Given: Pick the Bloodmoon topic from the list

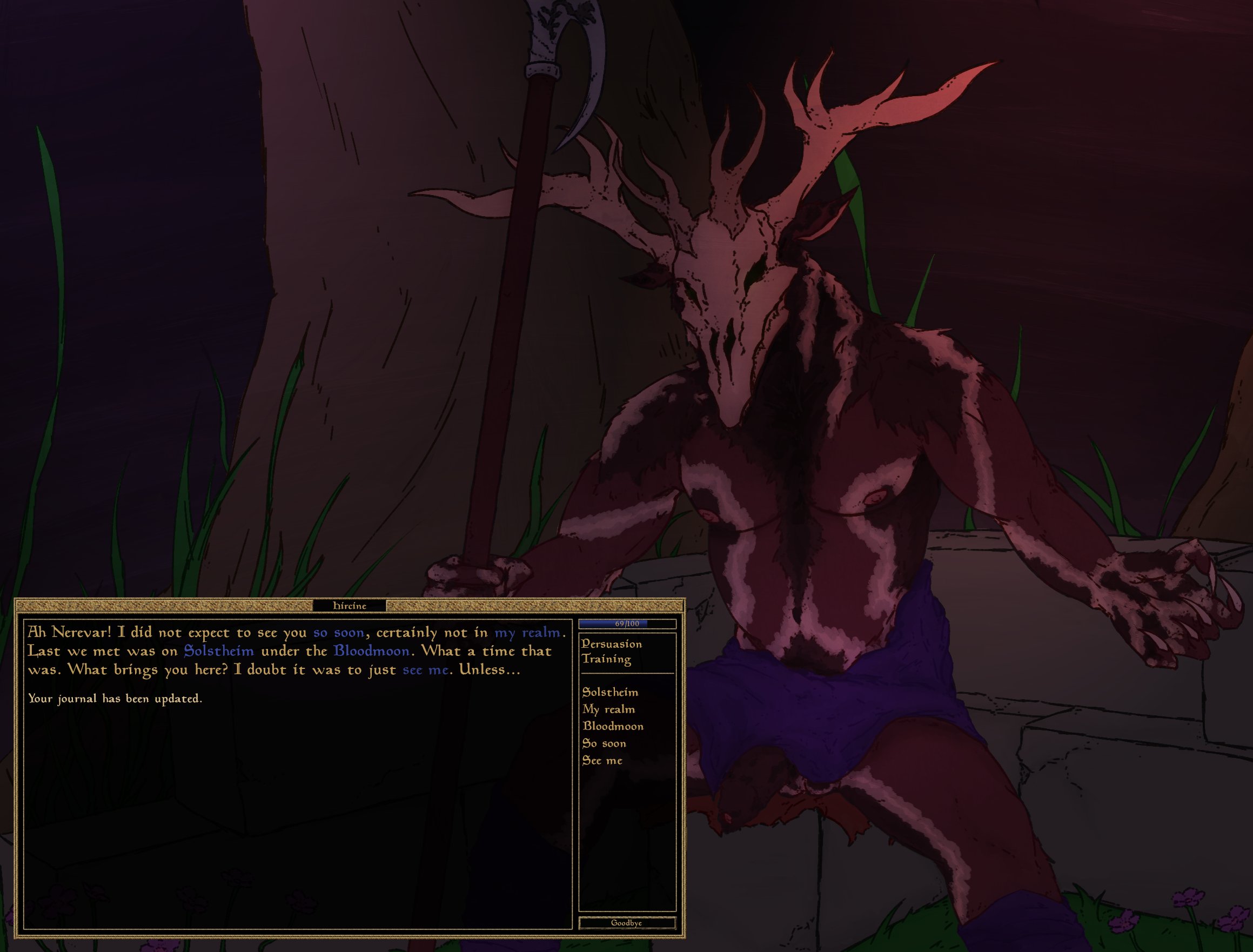Looking at the screenshot, I should pyautogui.click(x=613, y=727).
